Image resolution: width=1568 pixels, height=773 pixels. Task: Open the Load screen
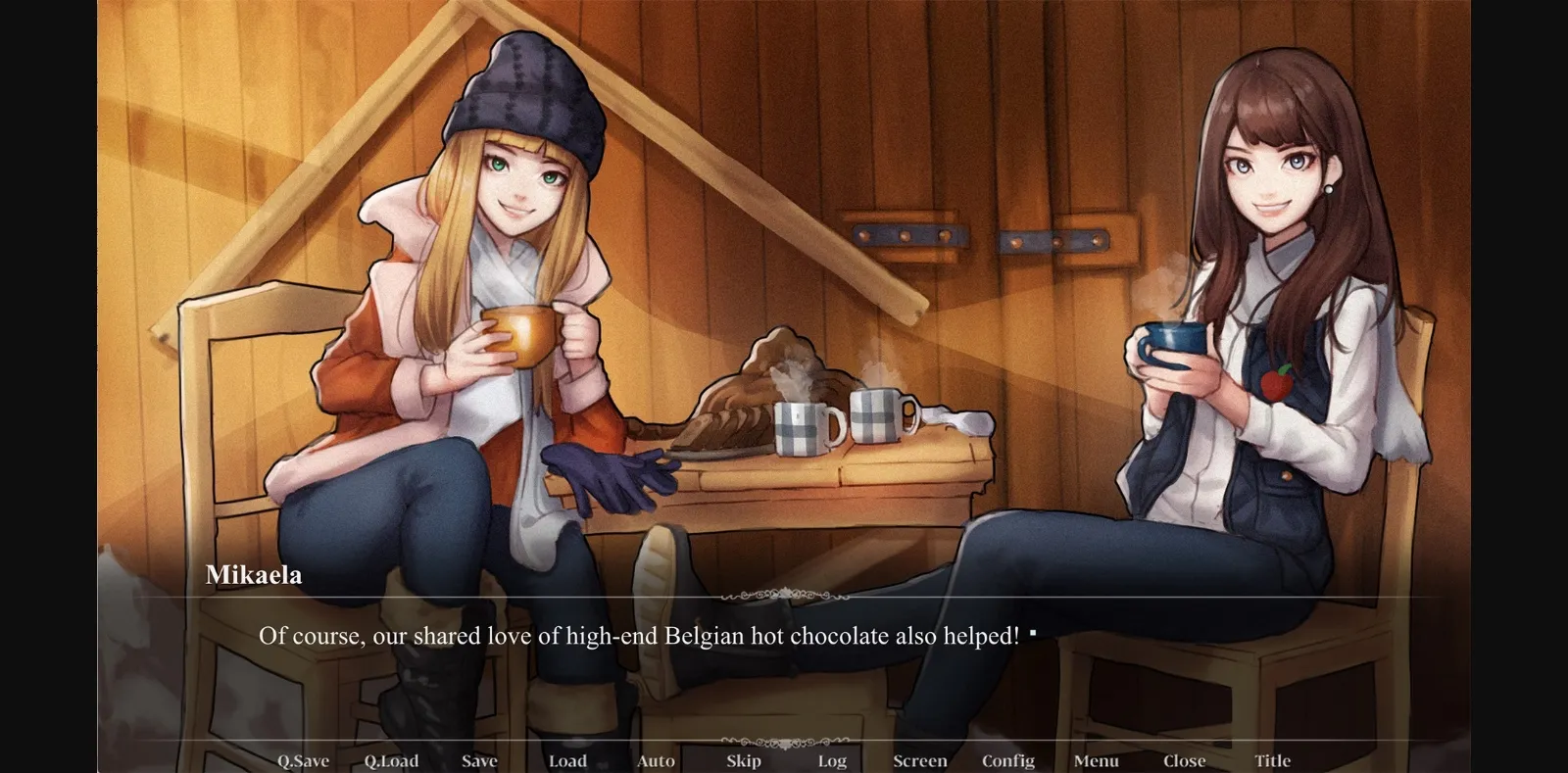click(x=567, y=760)
